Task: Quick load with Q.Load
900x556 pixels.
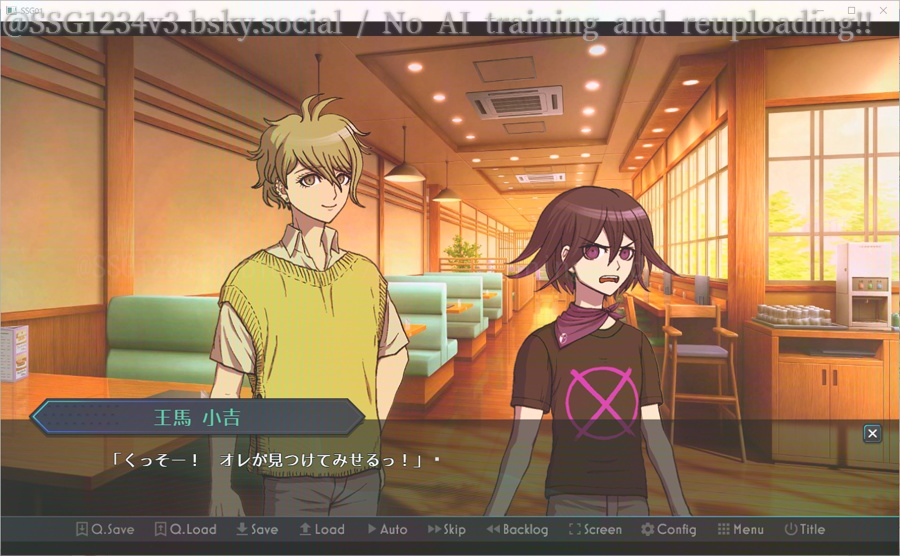Action: coord(186,530)
